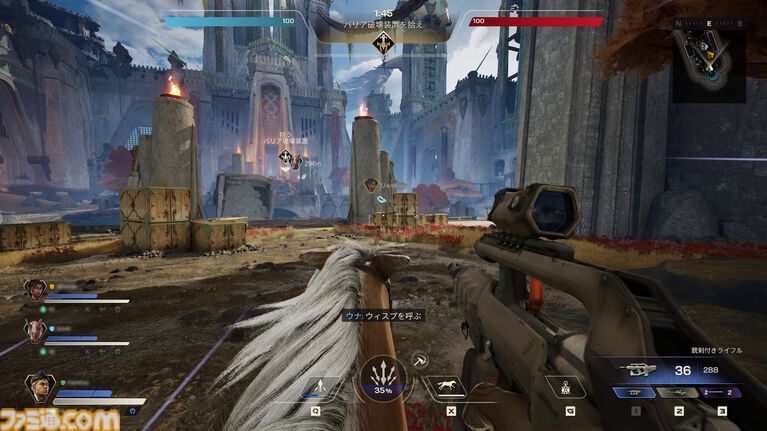
Task: Open the minimap in the corner
Action: click(708, 63)
